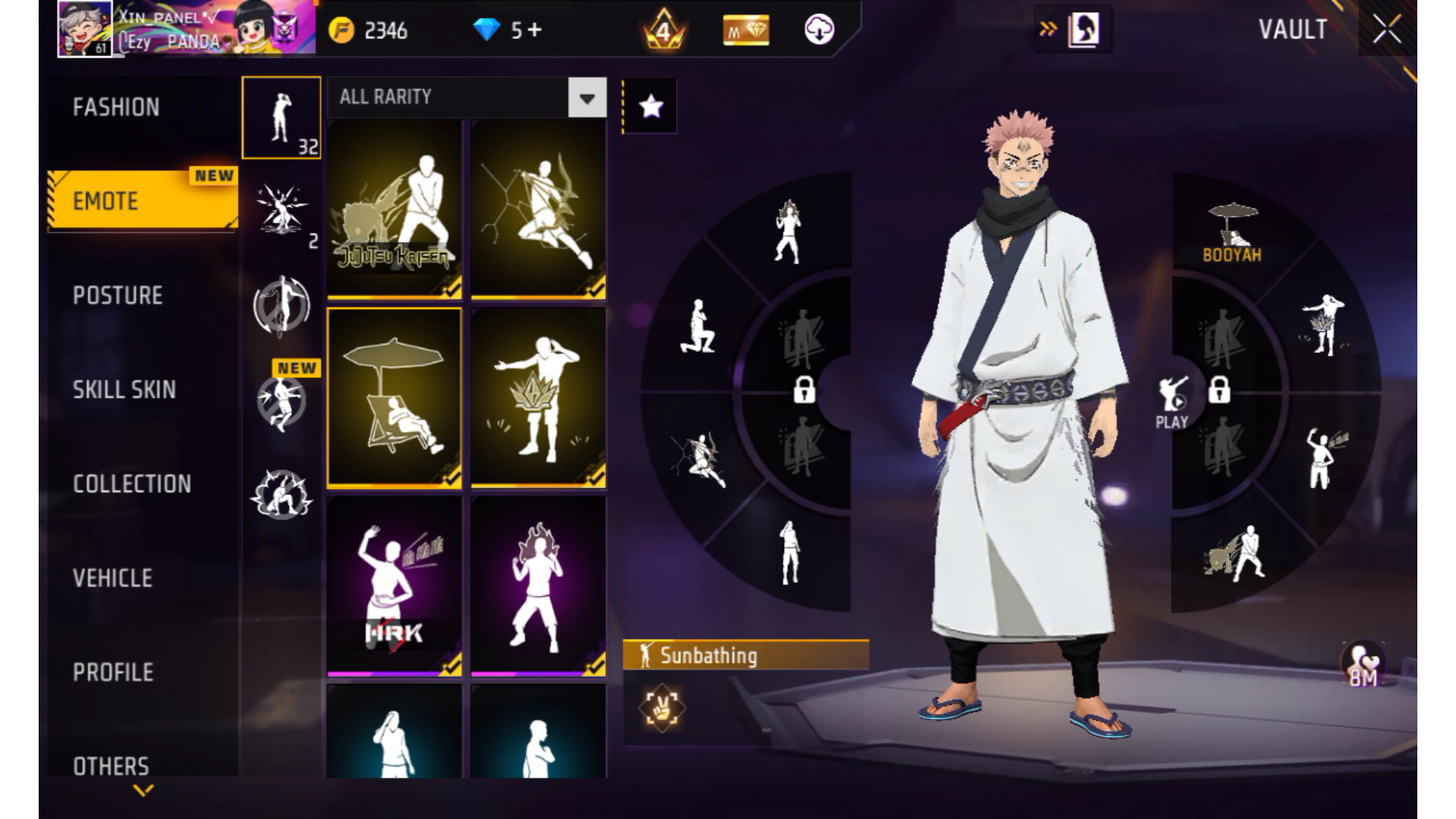This screenshot has height=819, width=1456.
Task: Open the download cloud icon
Action: 819,30
